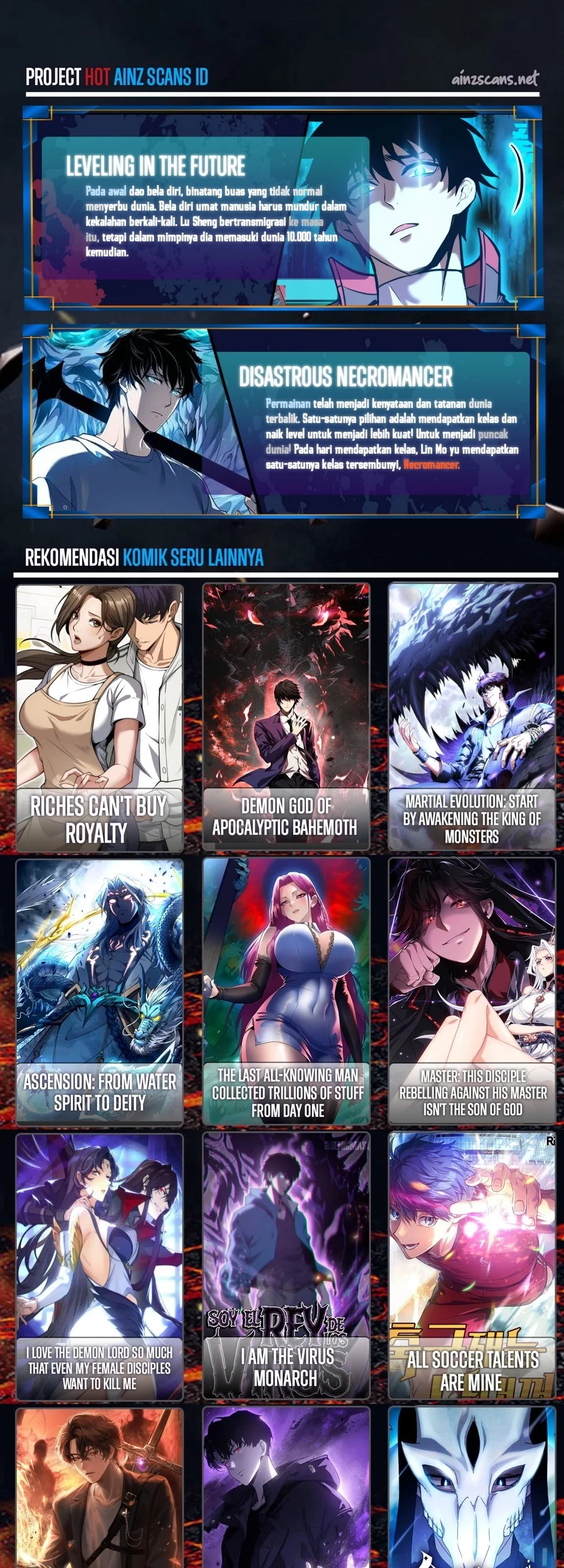Screen dimensions: 564x1568
Task: Select the Riches Can't Buy Royalty cover
Action: point(100,717)
